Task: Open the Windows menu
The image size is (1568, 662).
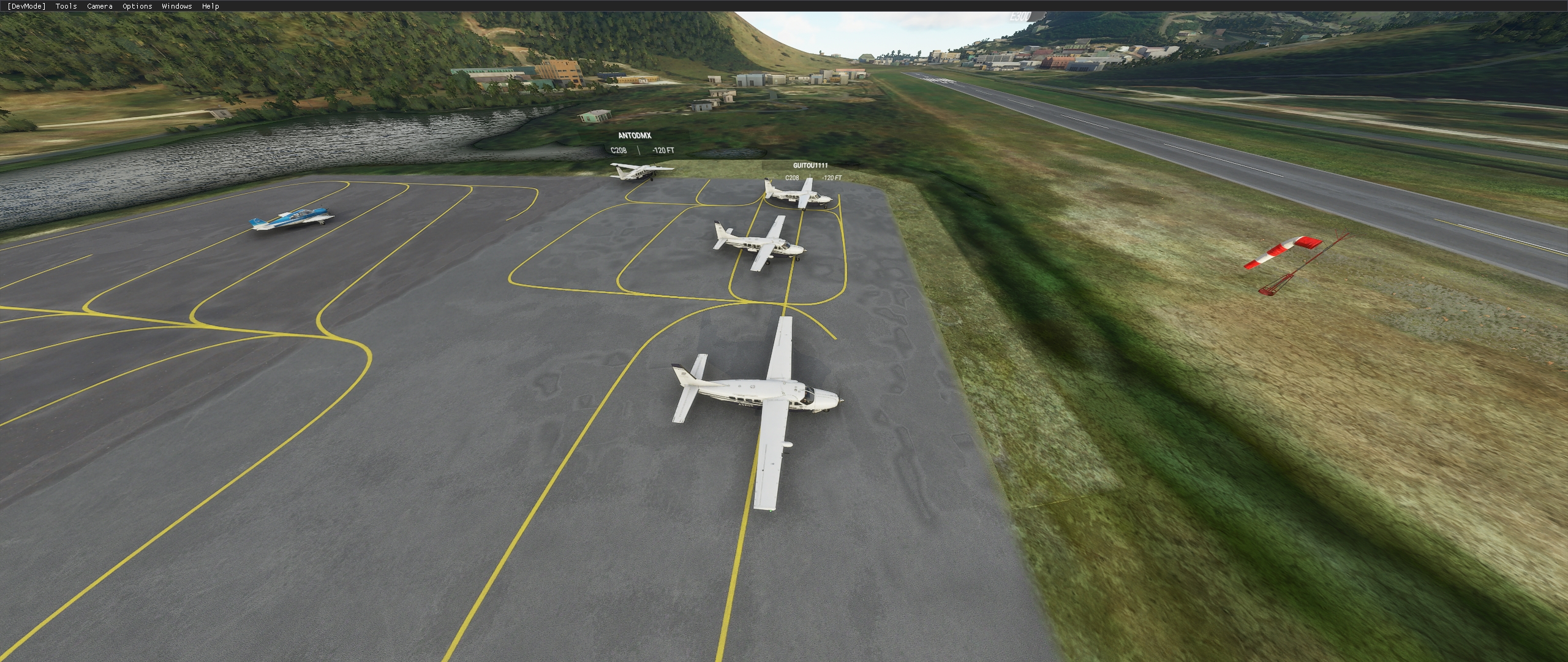Action: coord(176,6)
